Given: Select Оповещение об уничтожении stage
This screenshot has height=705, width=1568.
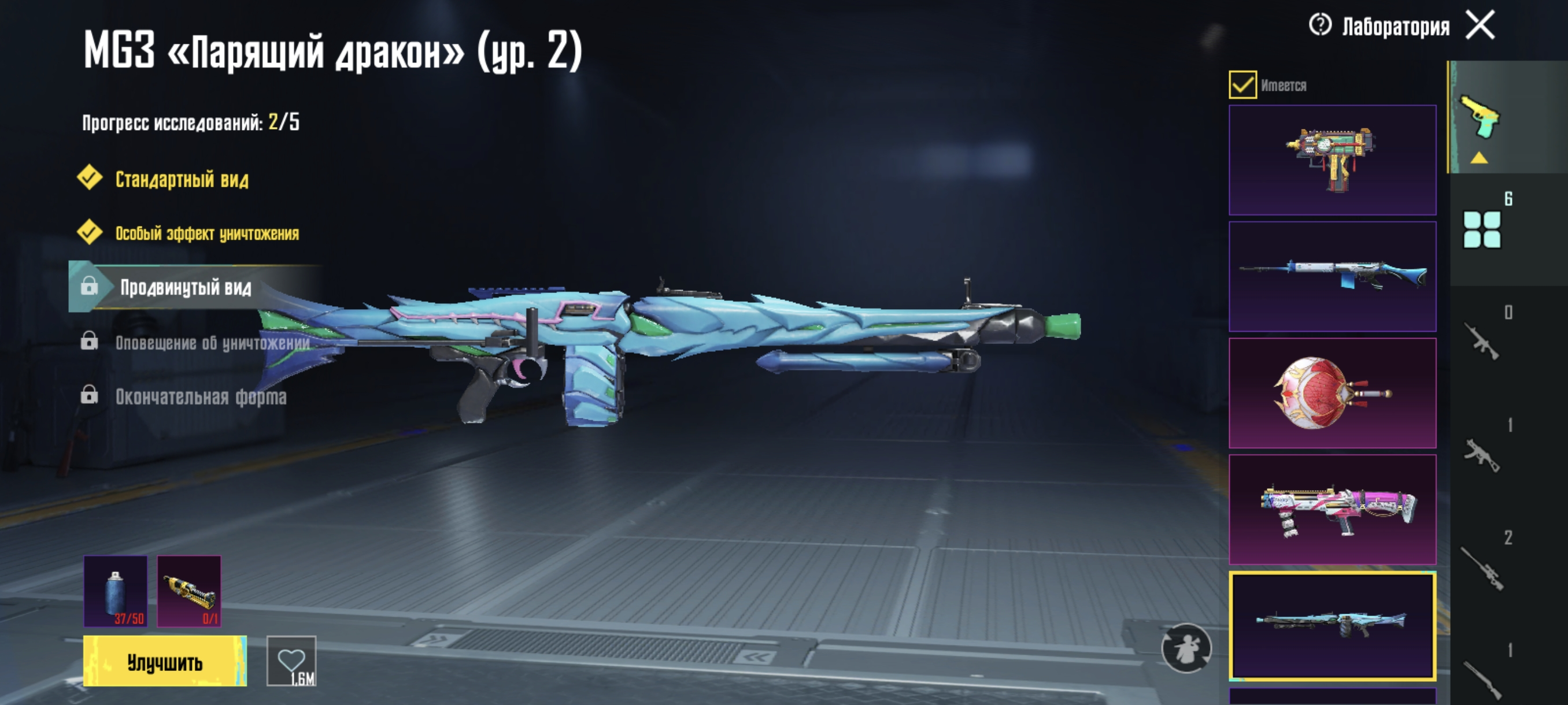Looking at the screenshot, I should (x=212, y=343).
